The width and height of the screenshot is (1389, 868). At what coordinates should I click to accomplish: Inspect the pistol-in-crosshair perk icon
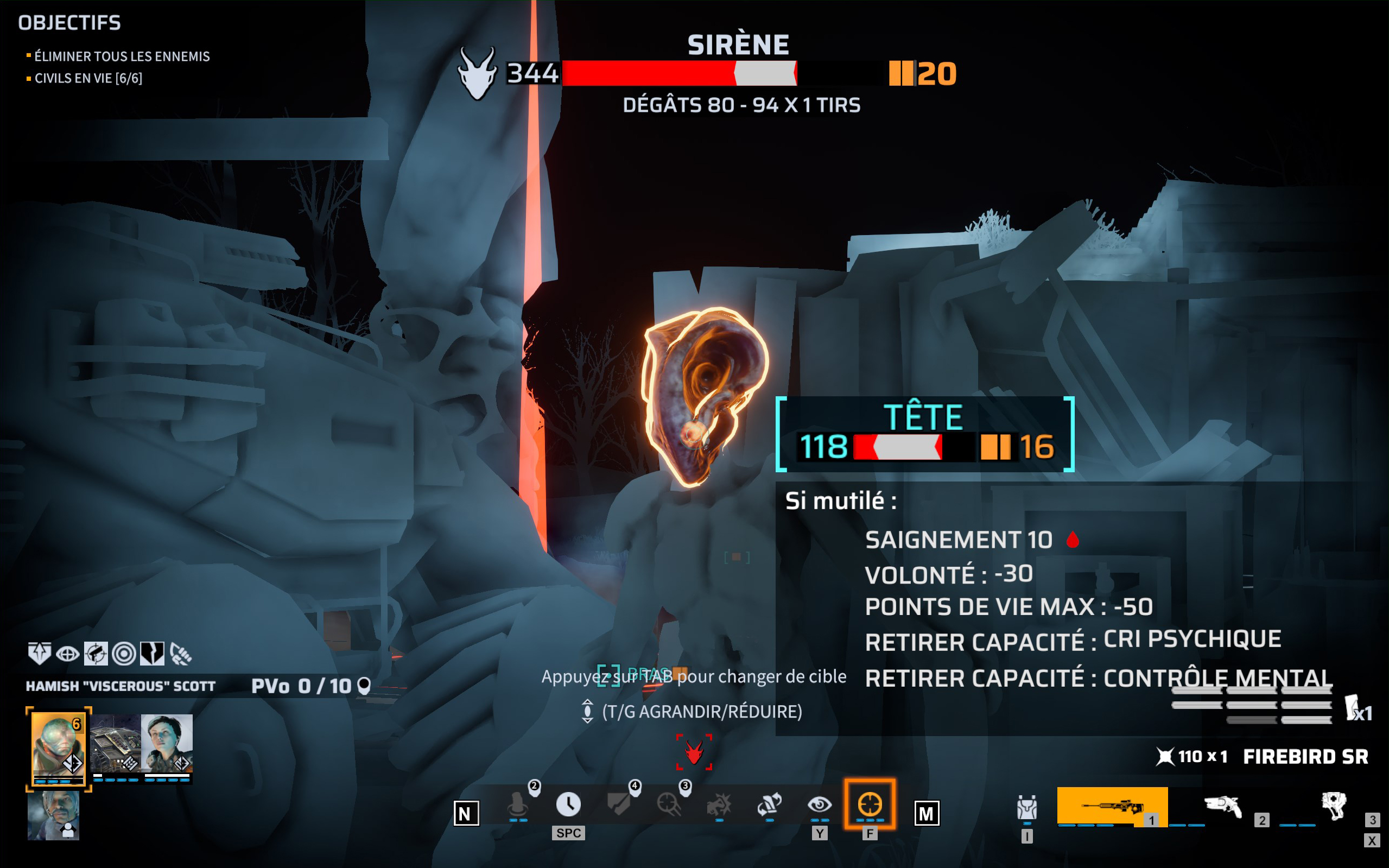click(96, 653)
